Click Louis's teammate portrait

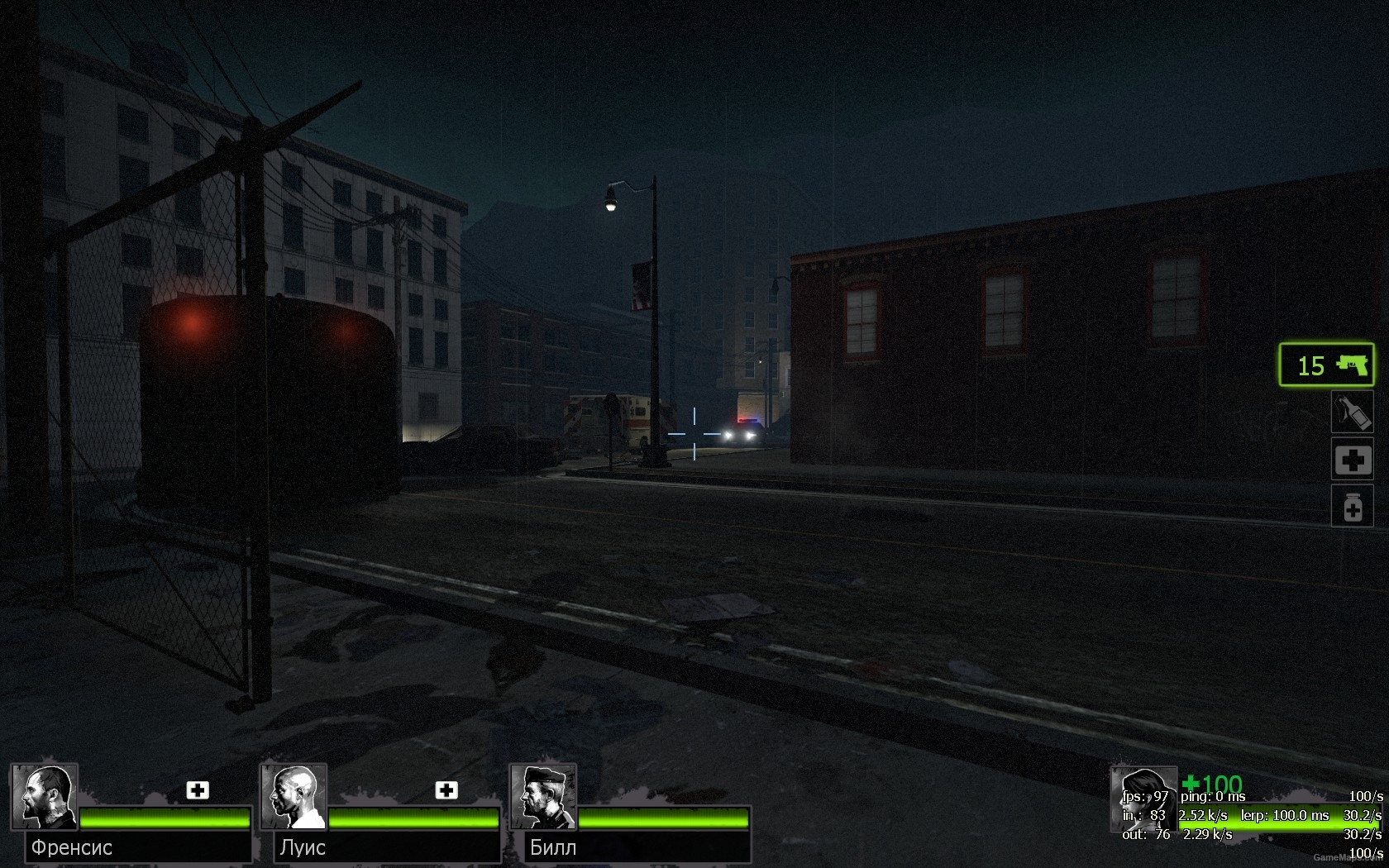pyautogui.click(x=294, y=797)
